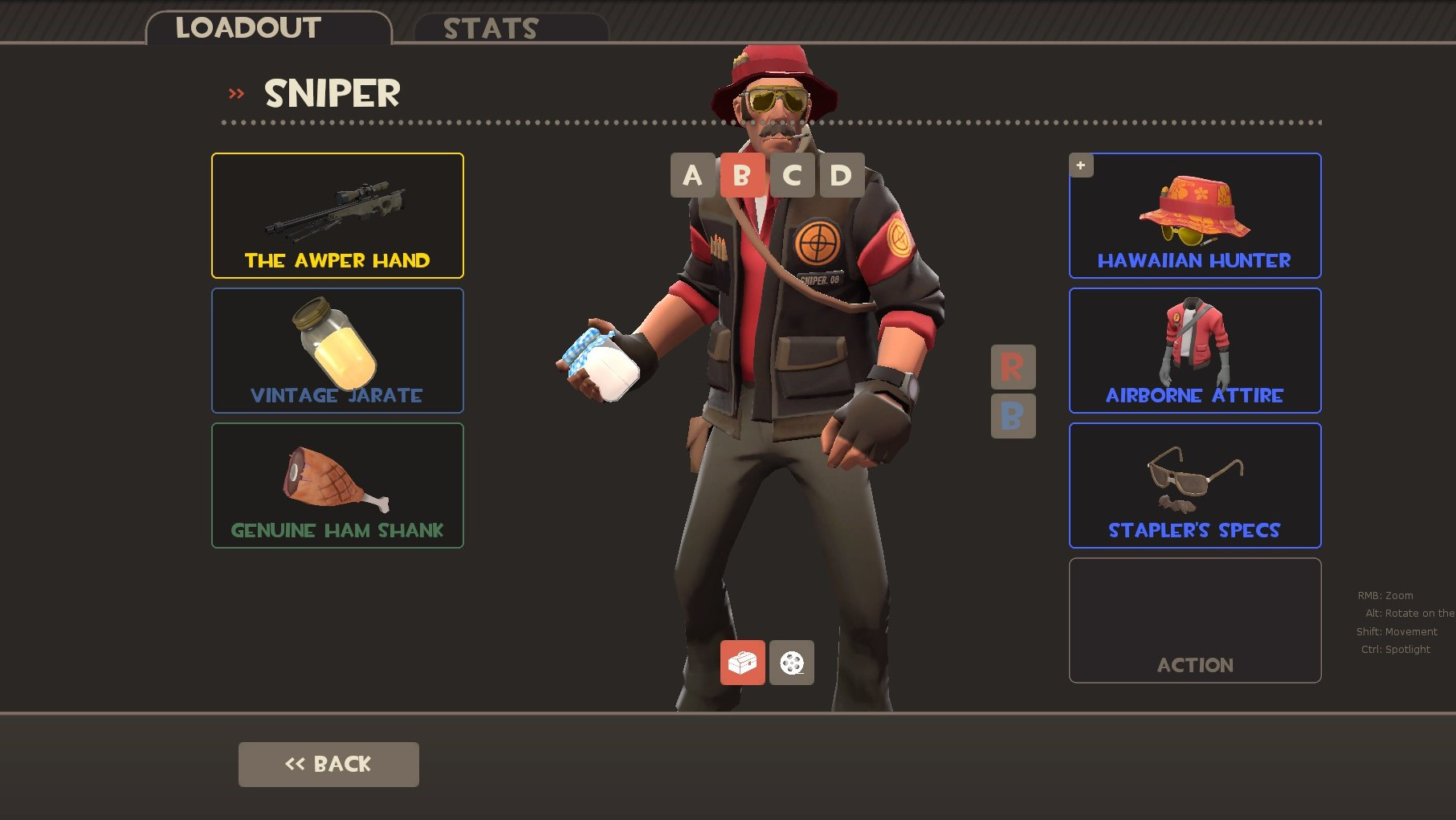Click the film reel taunt icon
Screen dimensions: 1456x820
coord(792,663)
